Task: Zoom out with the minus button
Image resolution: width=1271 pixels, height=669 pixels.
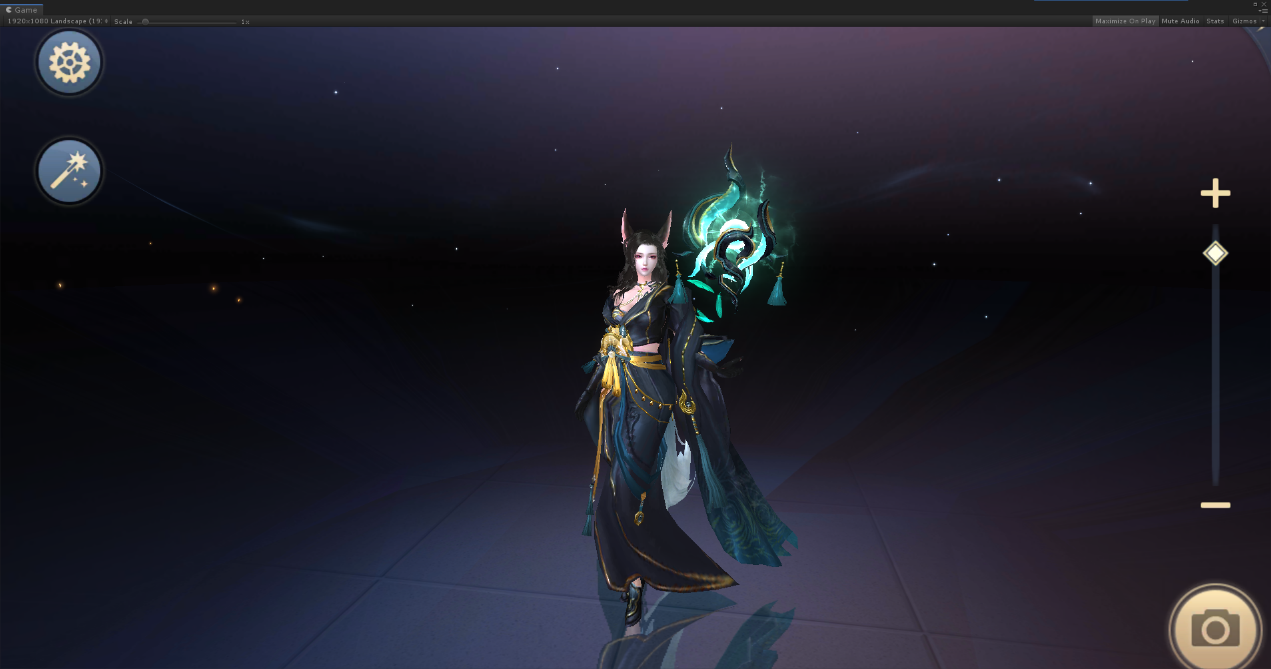Action: 1215,505
